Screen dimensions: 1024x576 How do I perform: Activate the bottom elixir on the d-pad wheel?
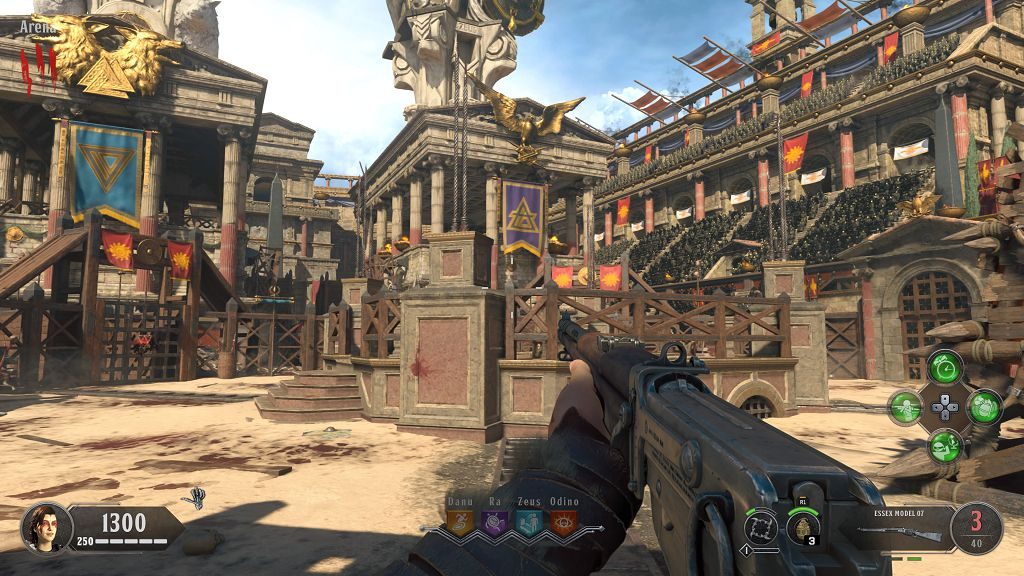[944, 445]
